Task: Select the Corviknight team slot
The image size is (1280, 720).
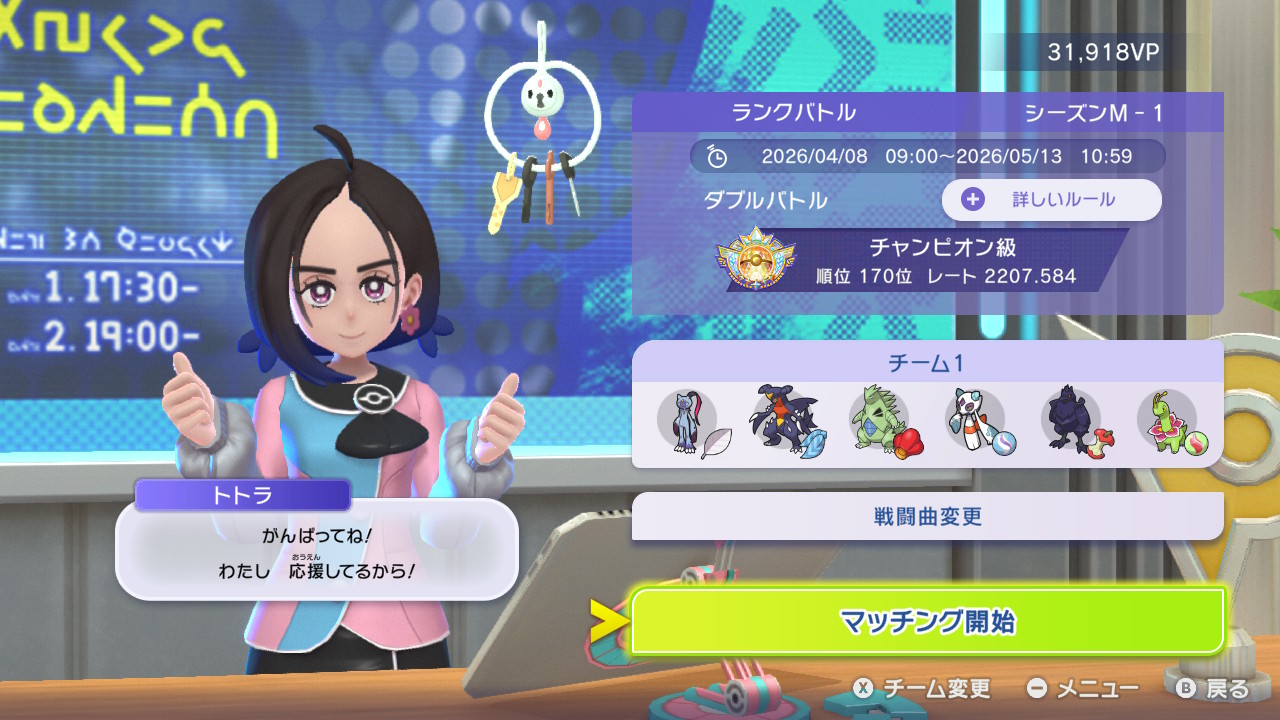Action: 1072,420
